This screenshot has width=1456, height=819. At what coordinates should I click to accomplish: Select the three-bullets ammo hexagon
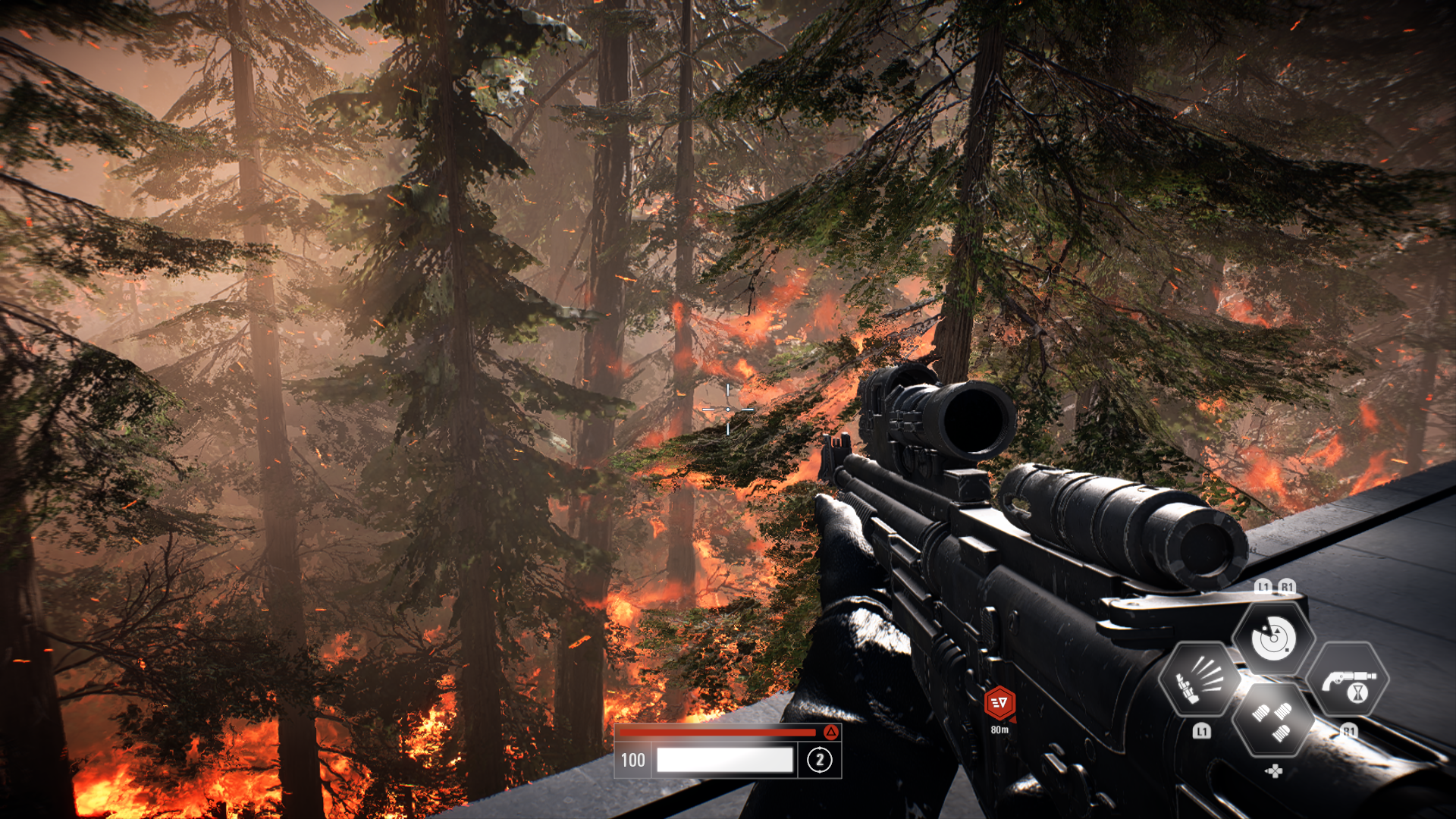coord(1273,720)
